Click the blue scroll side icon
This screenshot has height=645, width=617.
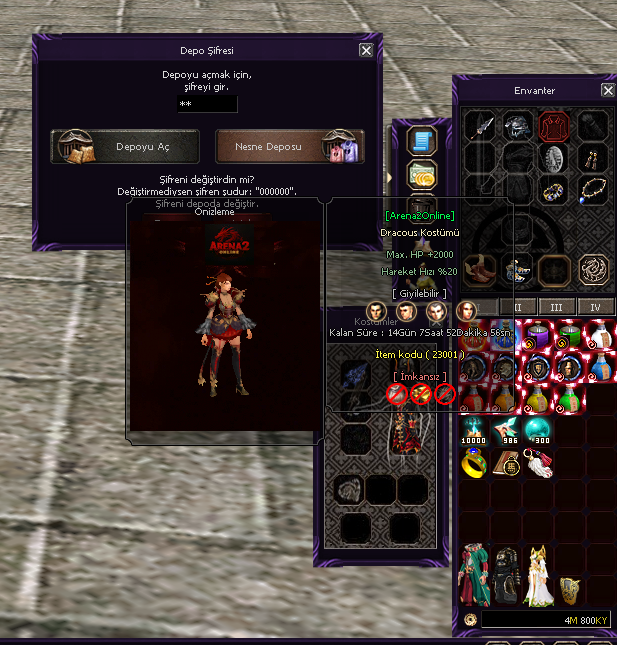point(421,140)
